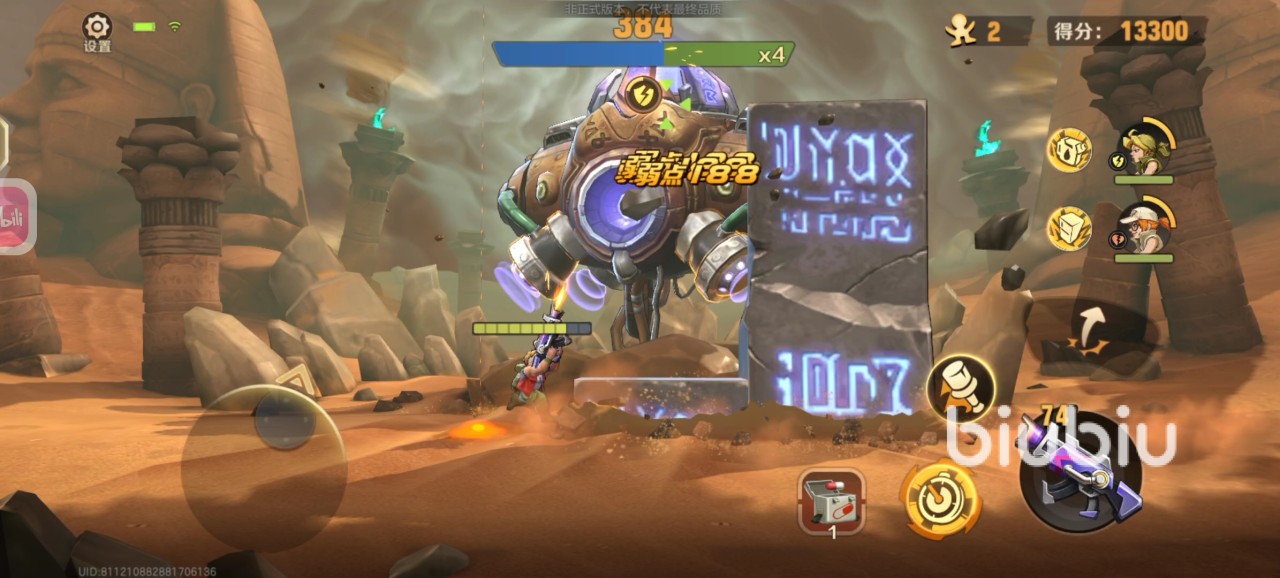The width and height of the screenshot is (1280, 578).
Task: Trigger the lower golden crate character skill
Action: pyautogui.click(x=1069, y=228)
